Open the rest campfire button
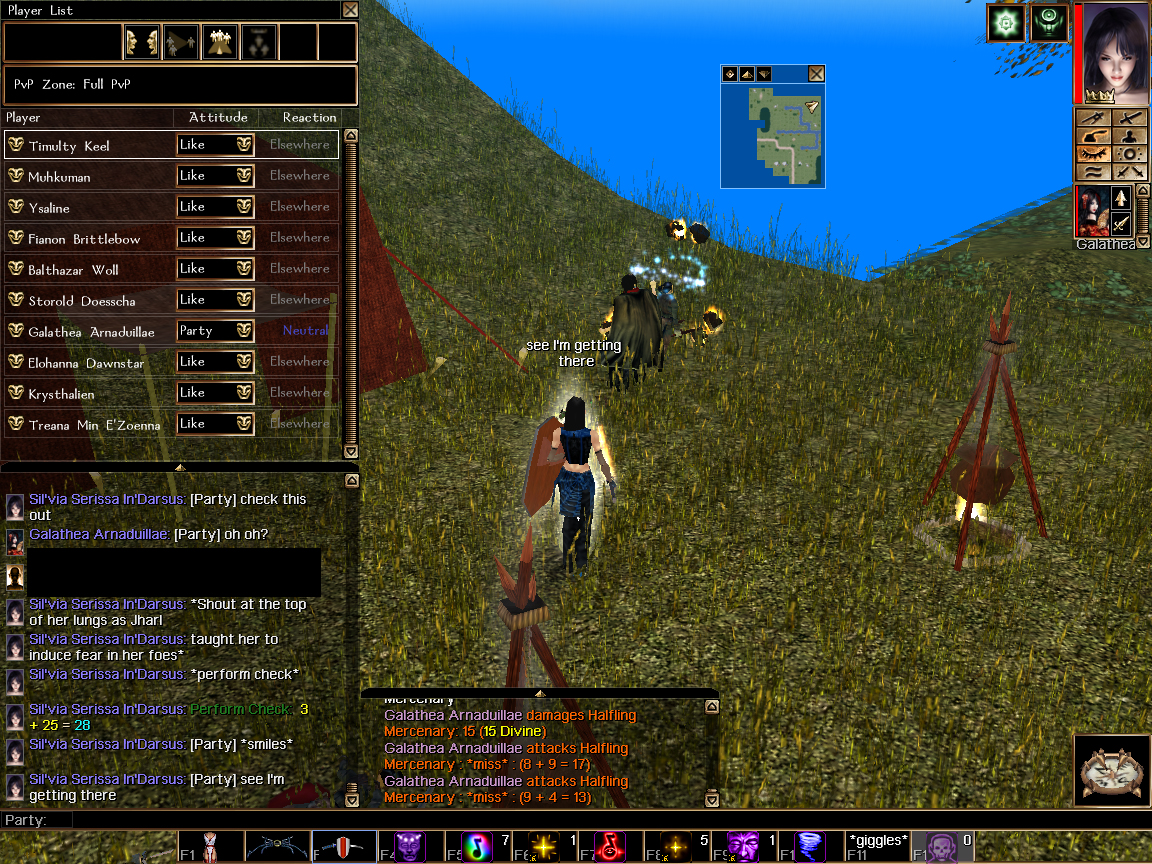 1109,771
